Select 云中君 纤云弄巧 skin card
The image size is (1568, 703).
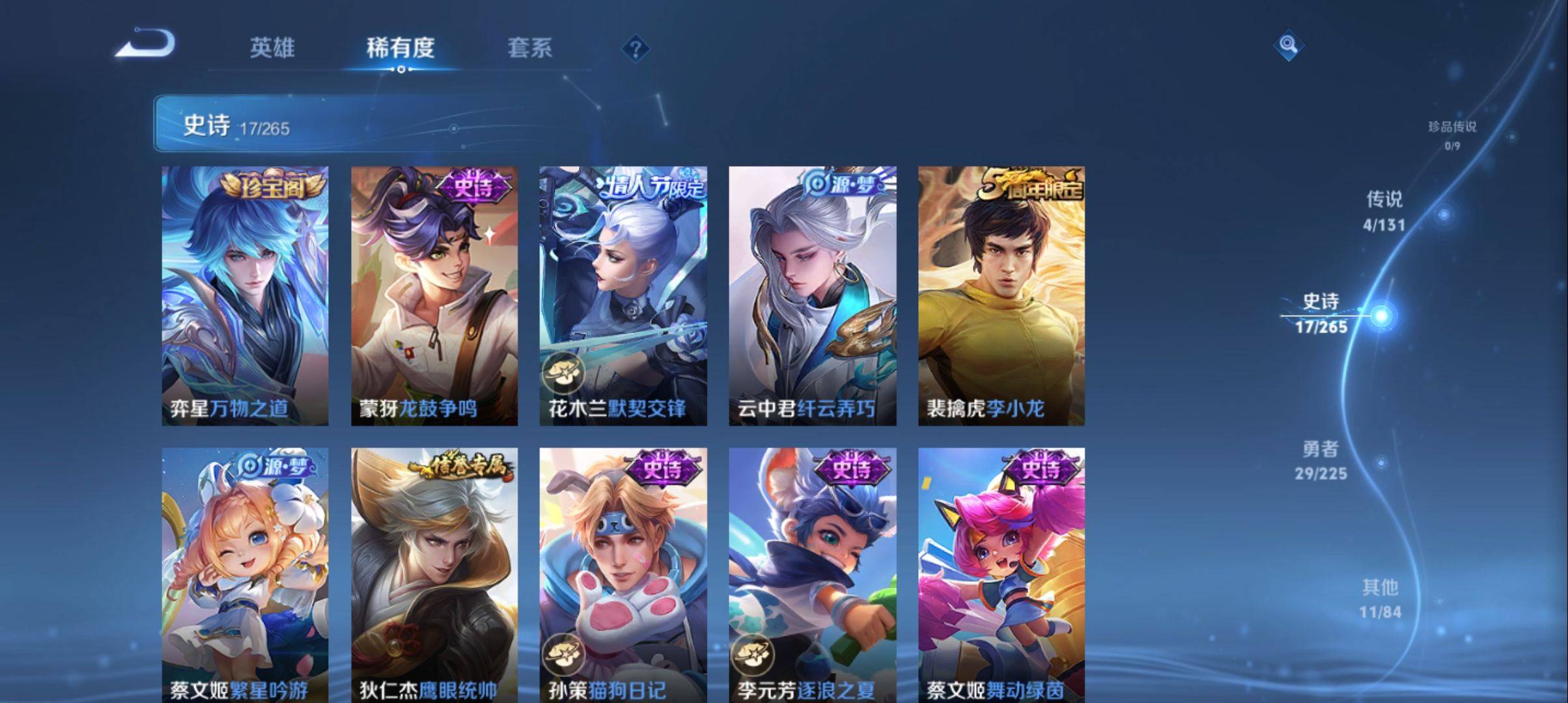pyautogui.click(x=812, y=296)
